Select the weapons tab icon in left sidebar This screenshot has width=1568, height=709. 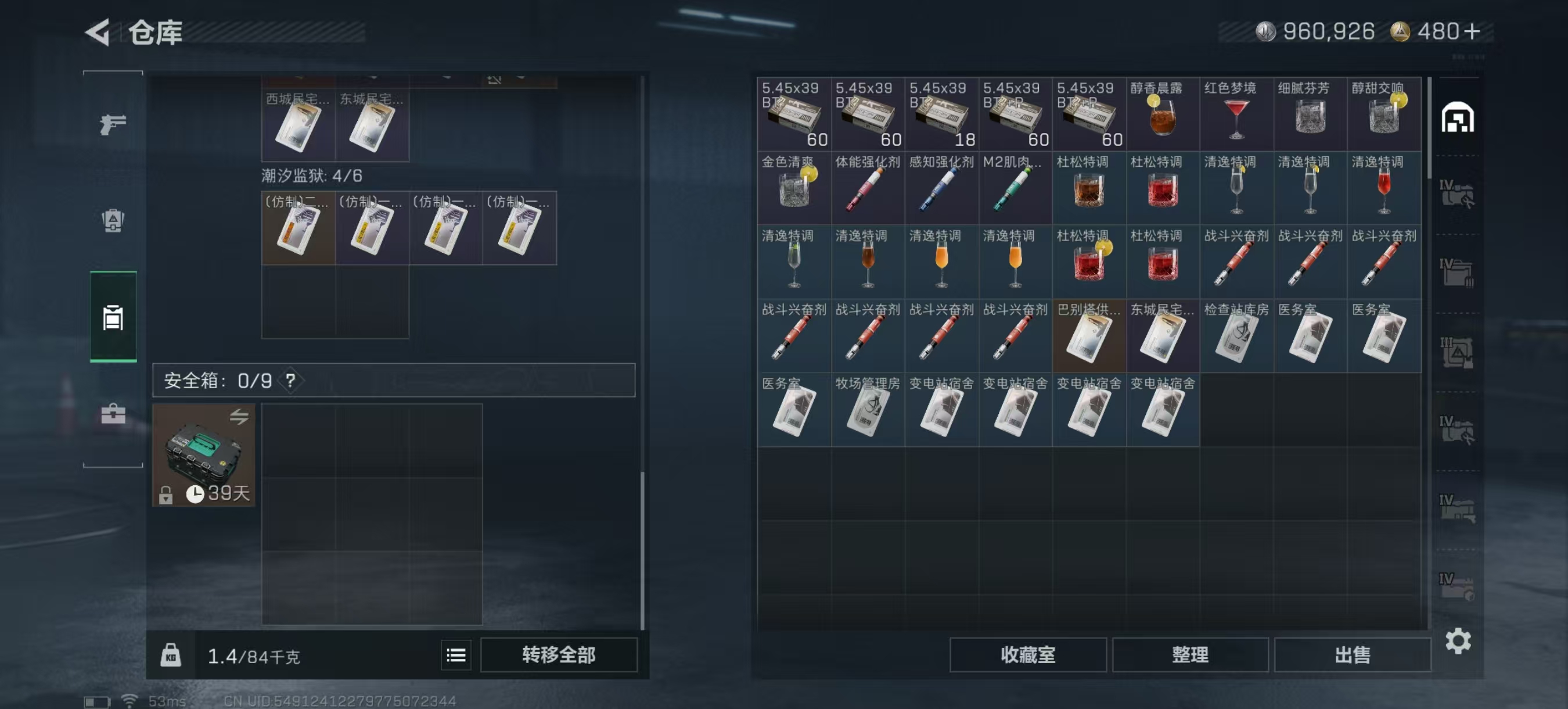[113, 124]
